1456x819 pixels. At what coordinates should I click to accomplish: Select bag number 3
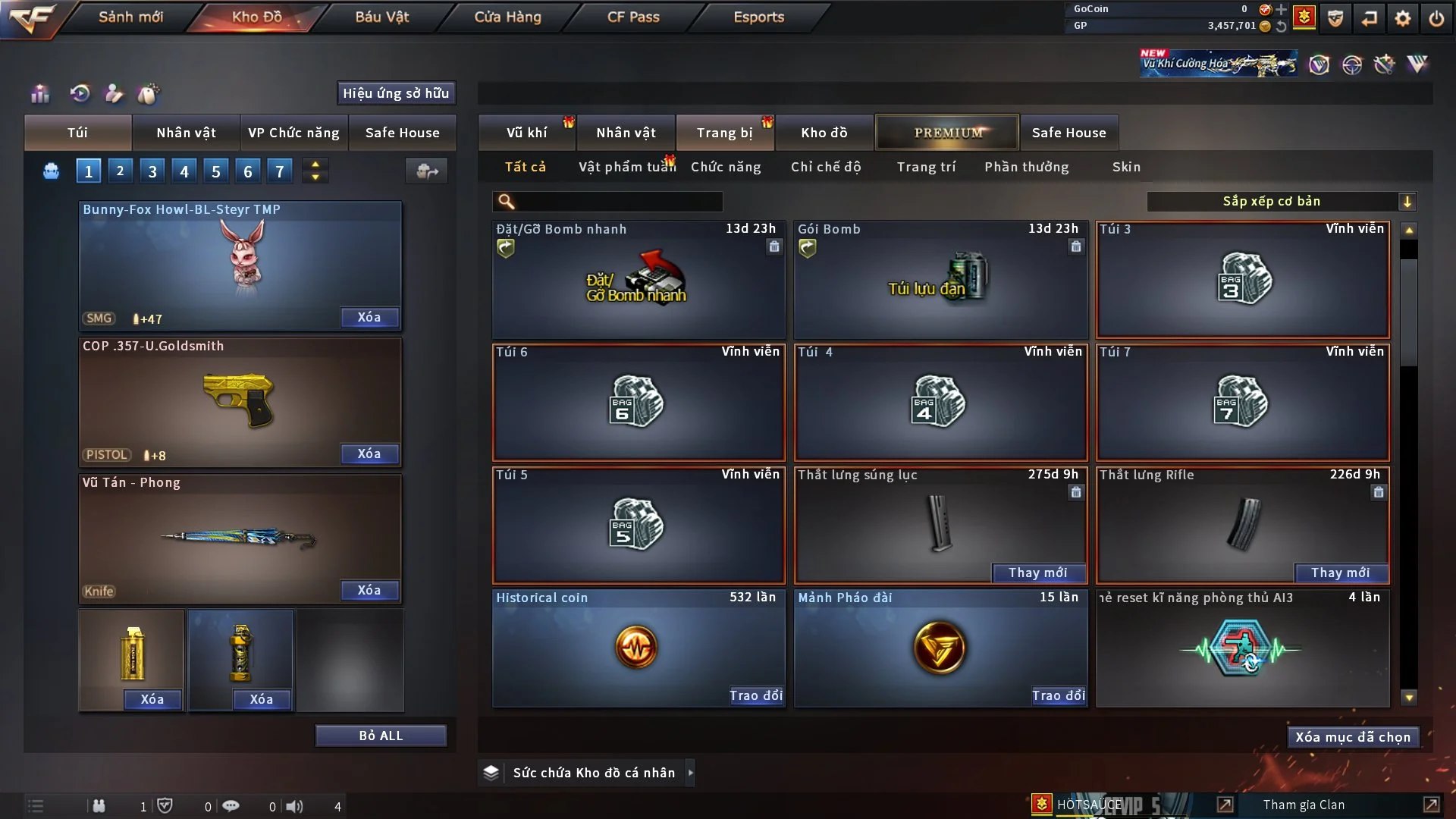[152, 171]
